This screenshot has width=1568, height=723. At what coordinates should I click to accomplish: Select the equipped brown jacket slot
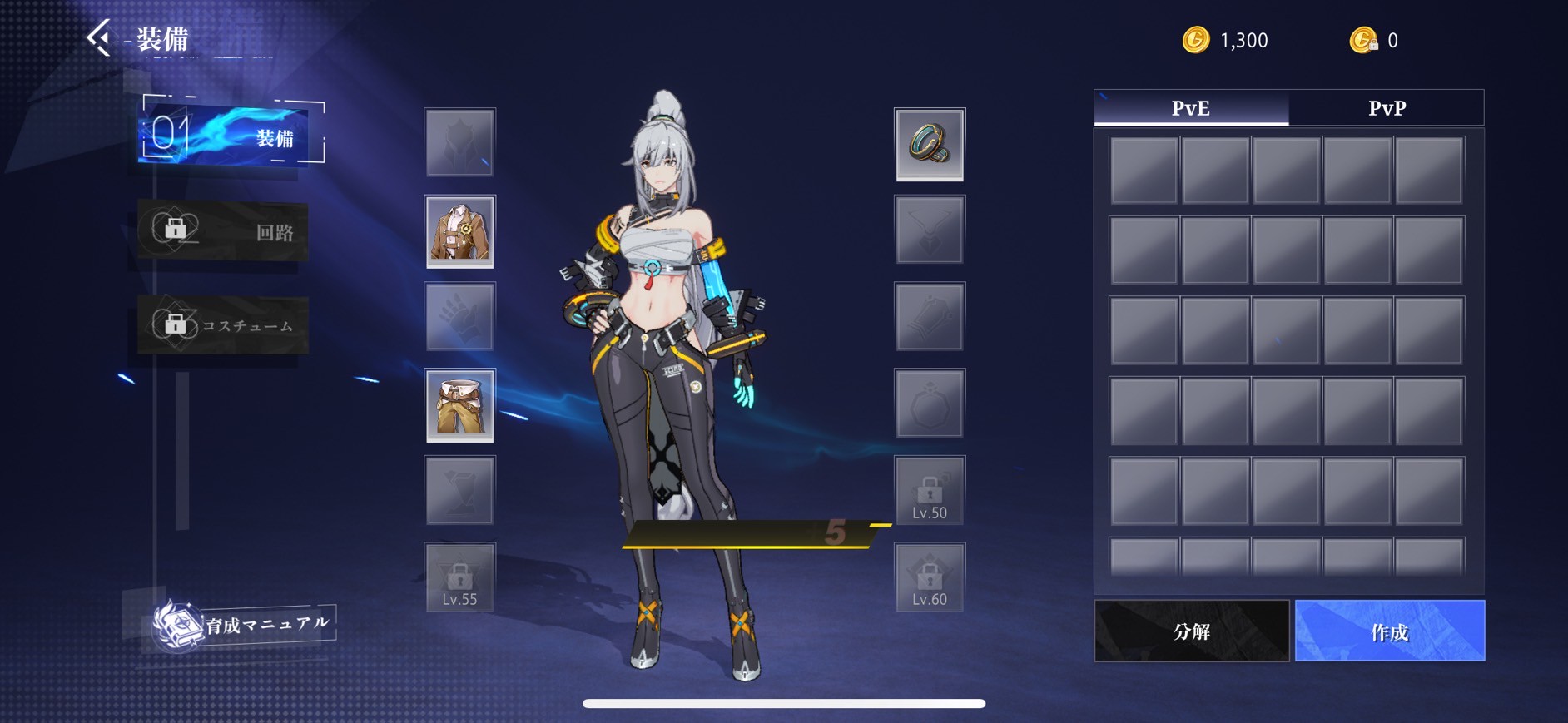[x=459, y=231]
